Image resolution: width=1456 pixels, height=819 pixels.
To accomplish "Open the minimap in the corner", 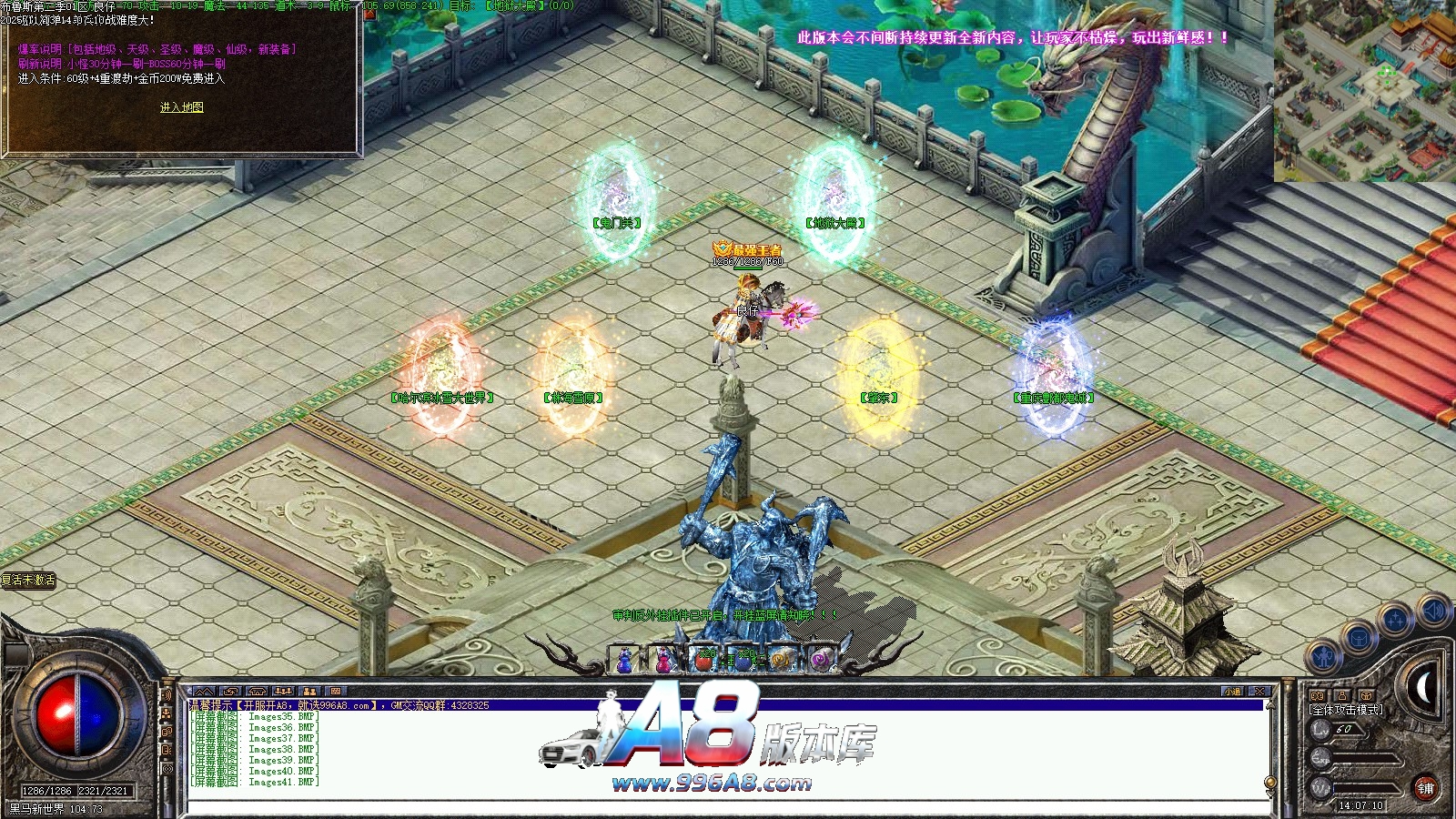I will click(x=1364, y=90).
